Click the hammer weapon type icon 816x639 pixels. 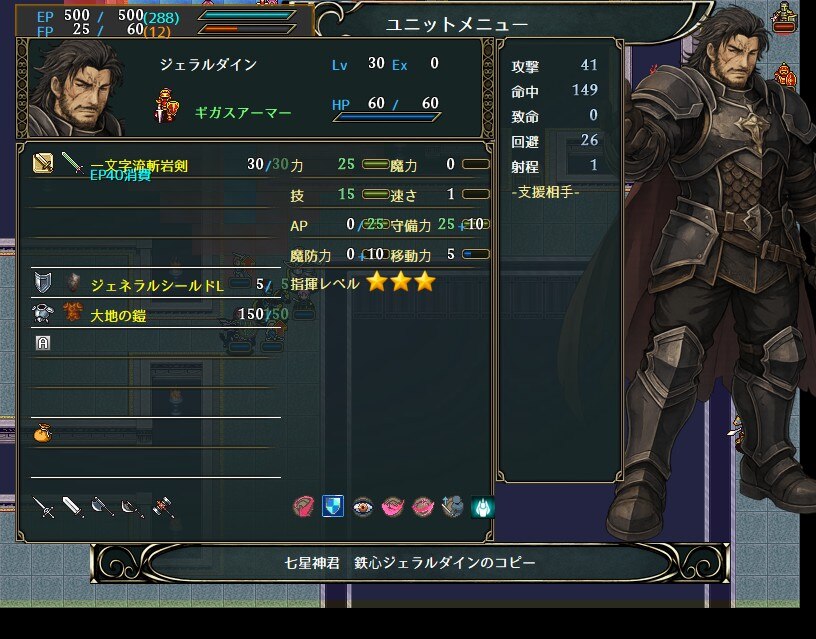pyautogui.click(x=163, y=508)
